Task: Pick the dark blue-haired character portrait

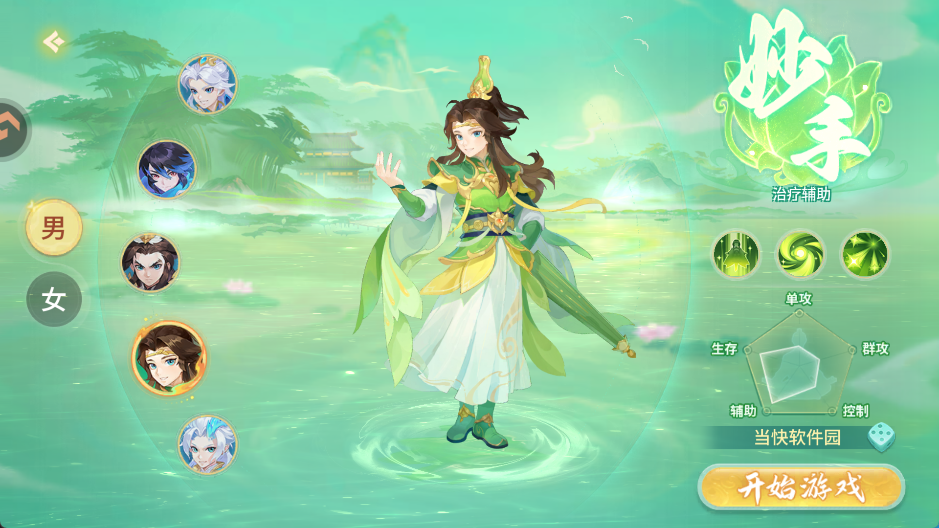Action: (x=167, y=169)
